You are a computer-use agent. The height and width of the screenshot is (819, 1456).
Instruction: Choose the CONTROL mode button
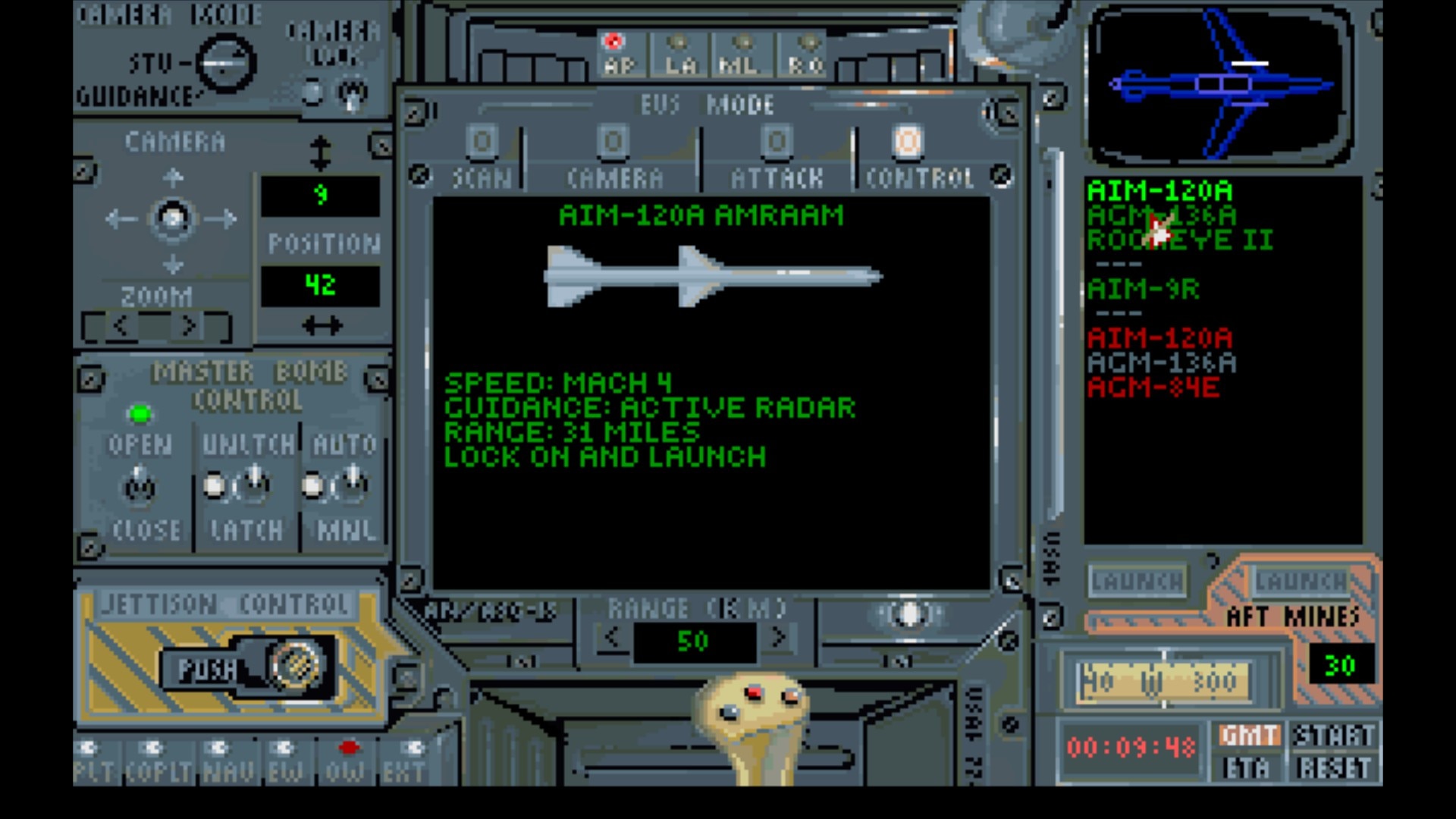tap(908, 143)
